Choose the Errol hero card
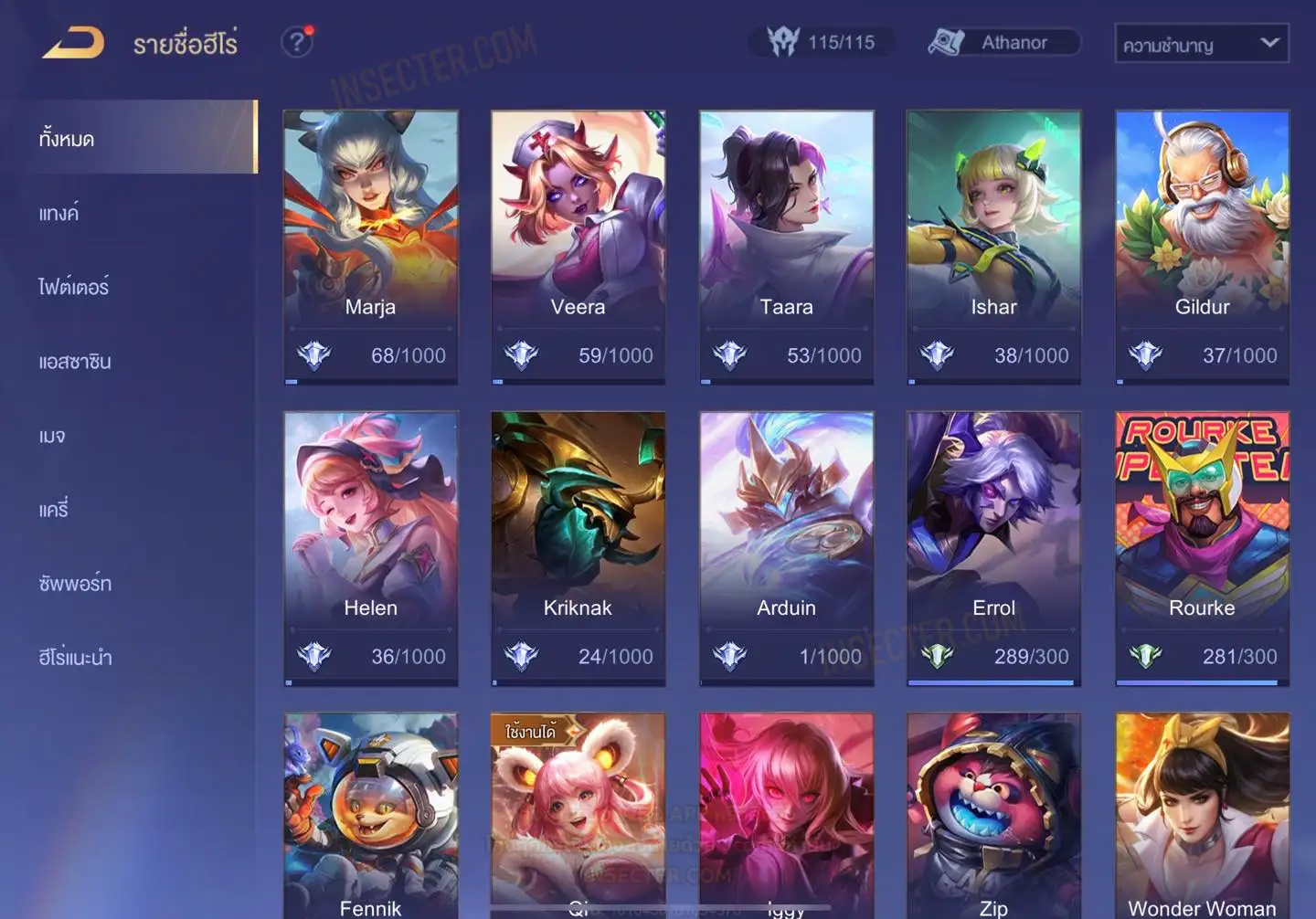Image resolution: width=1316 pixels, height=919 pixels. (993, 548)
